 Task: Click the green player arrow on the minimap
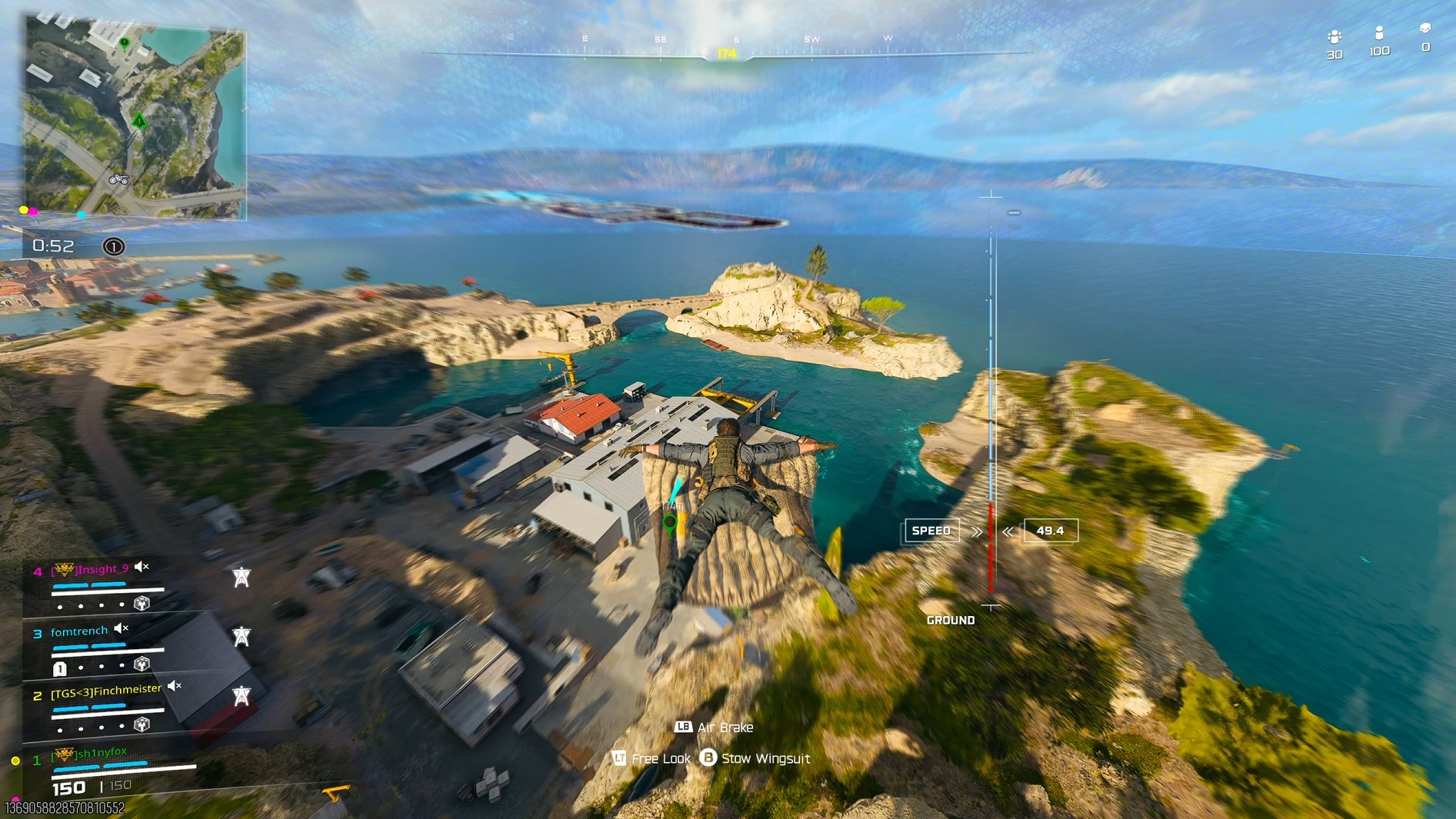coord(139,120)
